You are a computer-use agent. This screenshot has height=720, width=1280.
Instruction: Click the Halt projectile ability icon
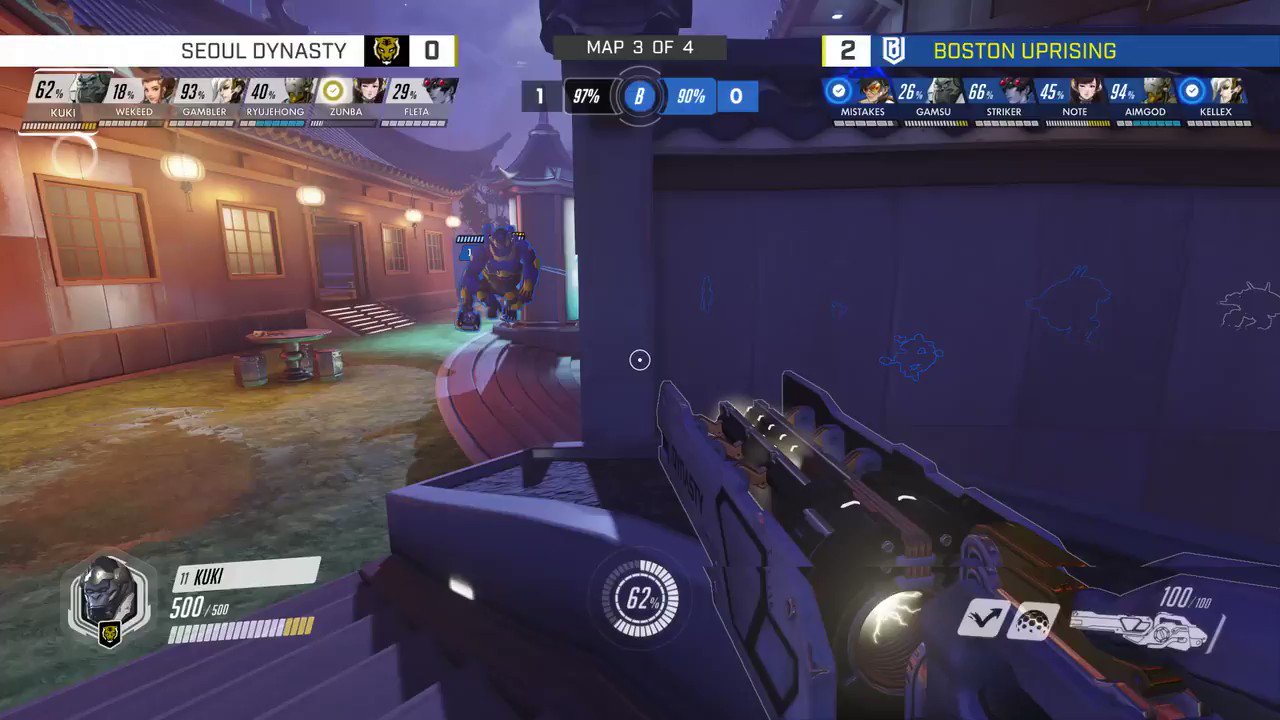[x=1033, y=622]
